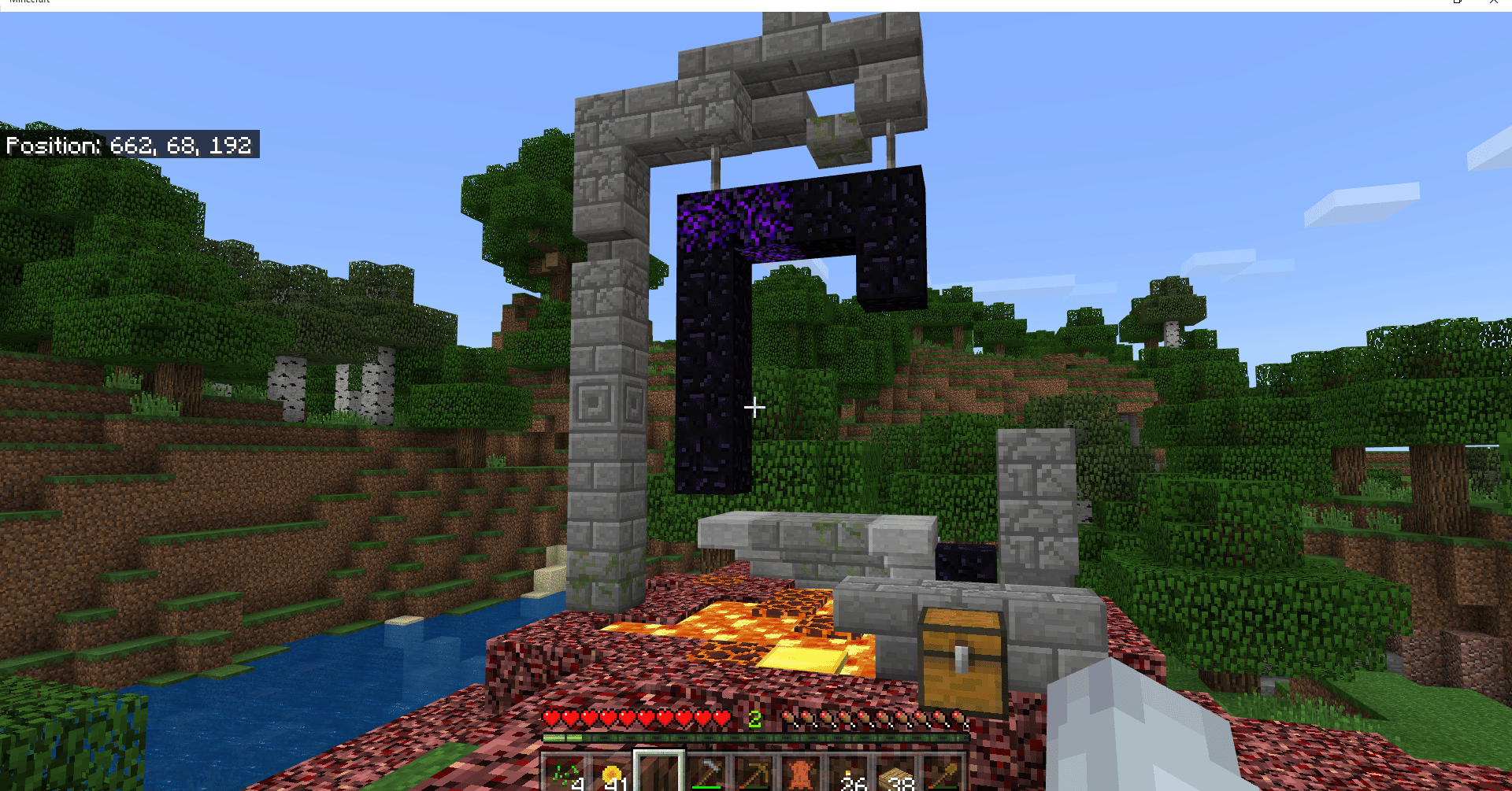
Task: Click the experience level number 2
Action: [754, 719]
